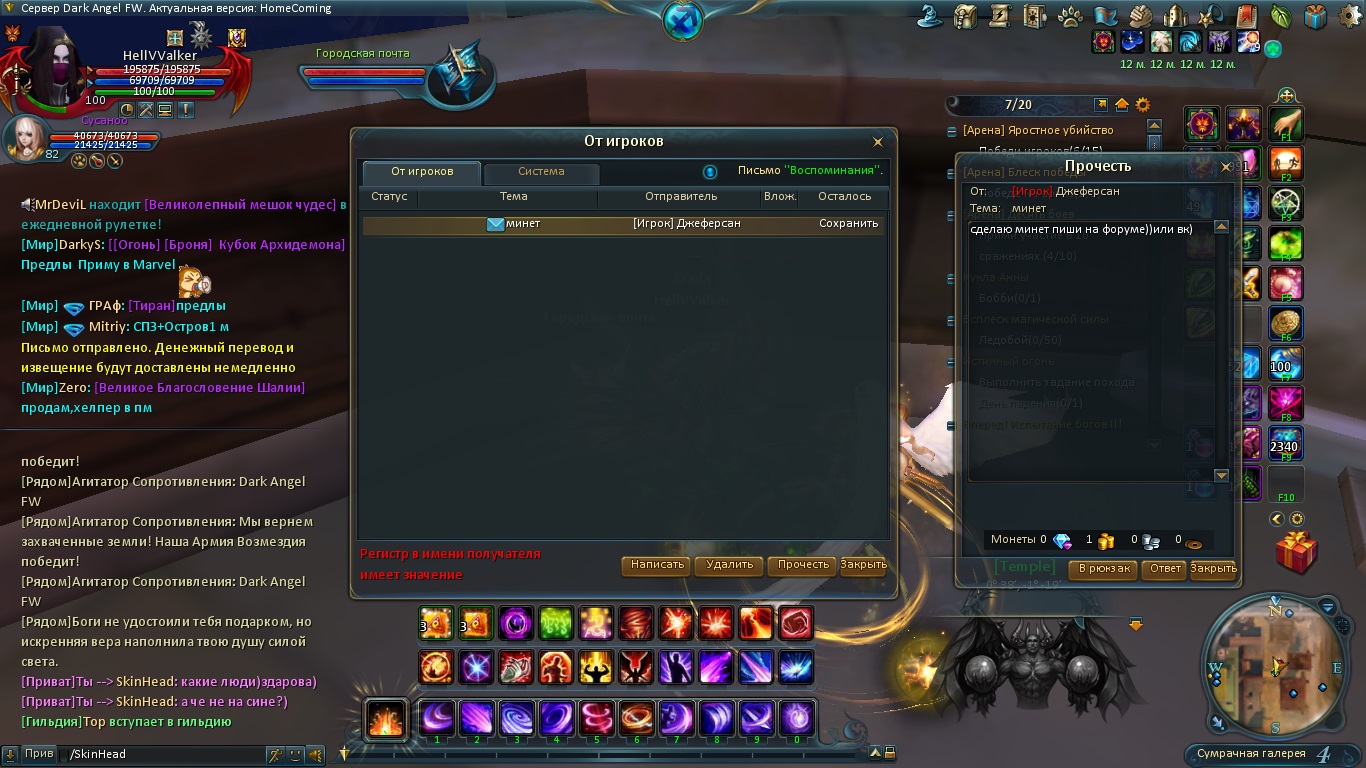The height and width of the screenshot is (768, 1366).
Task: Select the От игроков mail tab
Action: [421, 172]
